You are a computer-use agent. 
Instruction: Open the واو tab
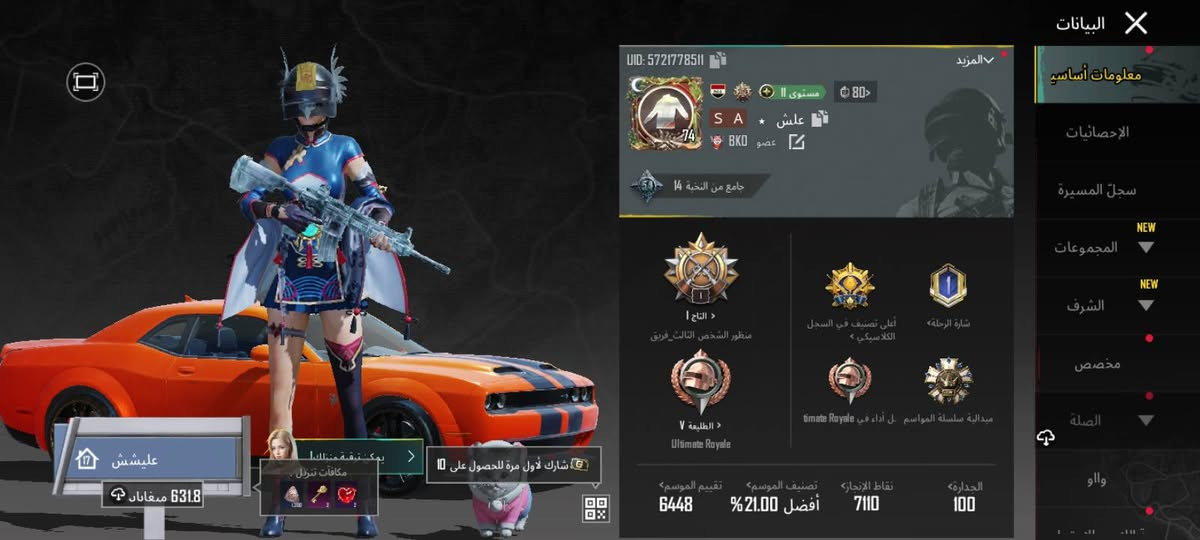pyautogui.click(x=1097, y=480)
